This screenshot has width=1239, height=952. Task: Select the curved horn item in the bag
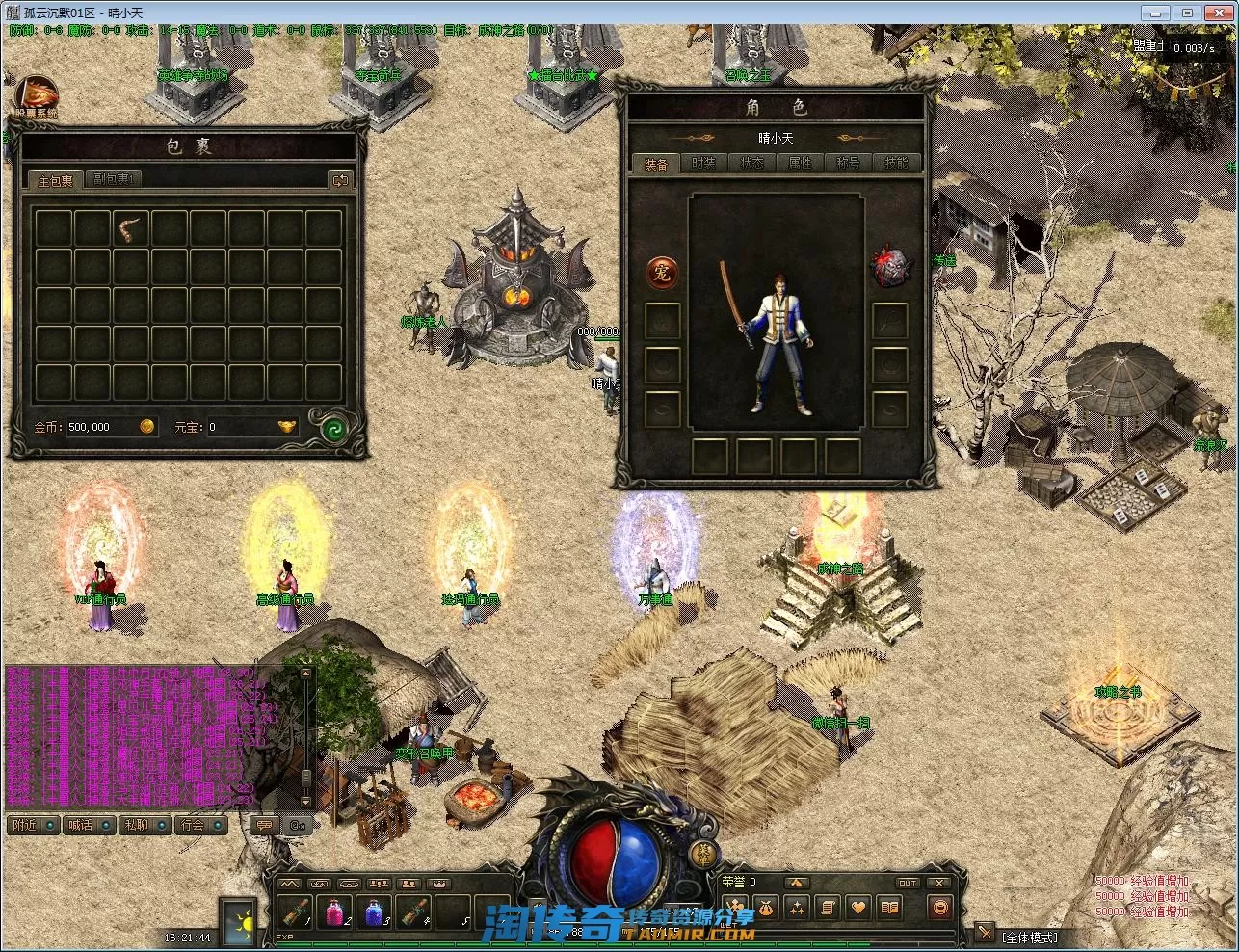tap(131, 228)
